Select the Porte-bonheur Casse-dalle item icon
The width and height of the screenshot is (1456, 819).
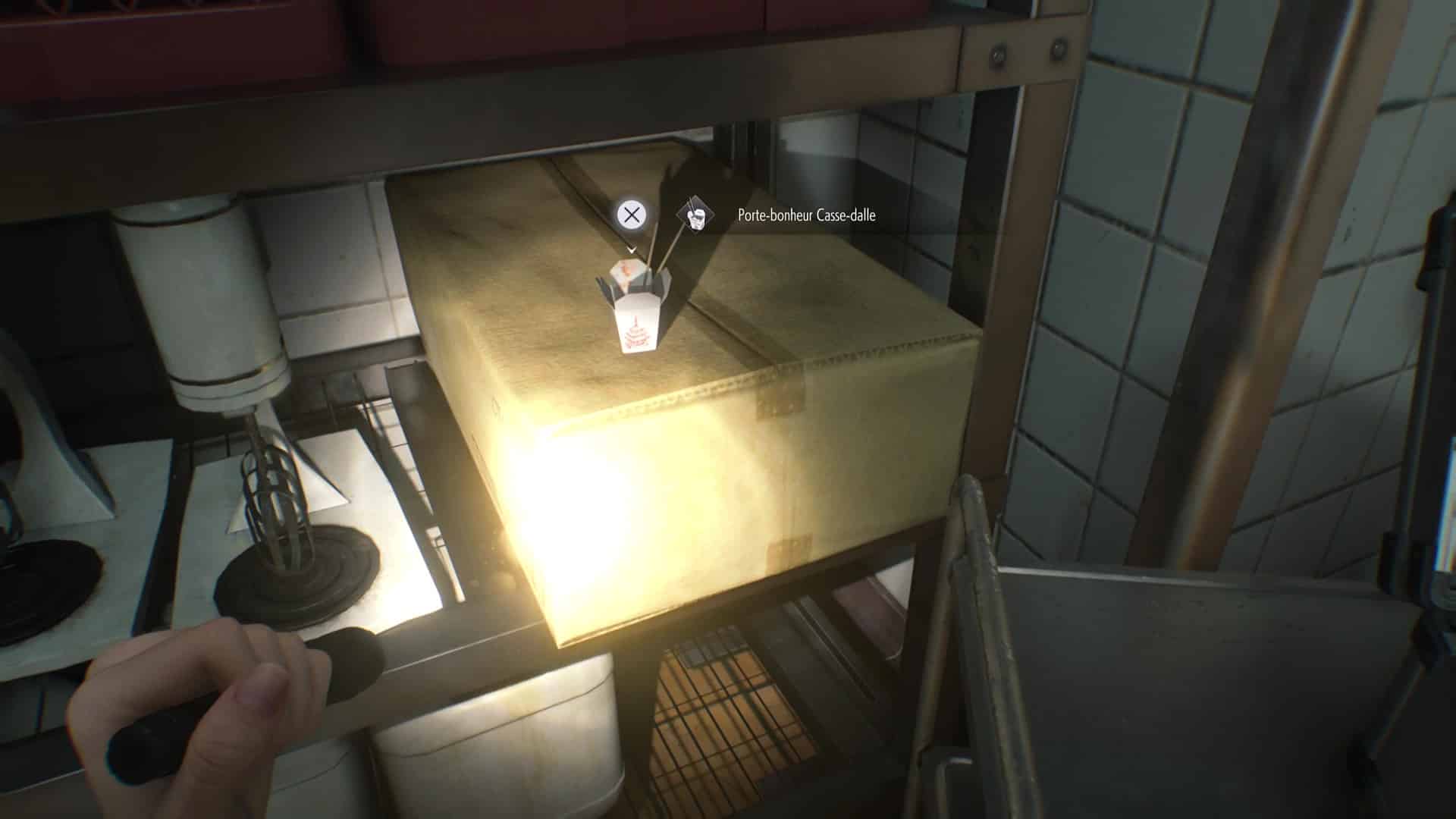pyautogui.click(x=696, y=215)
